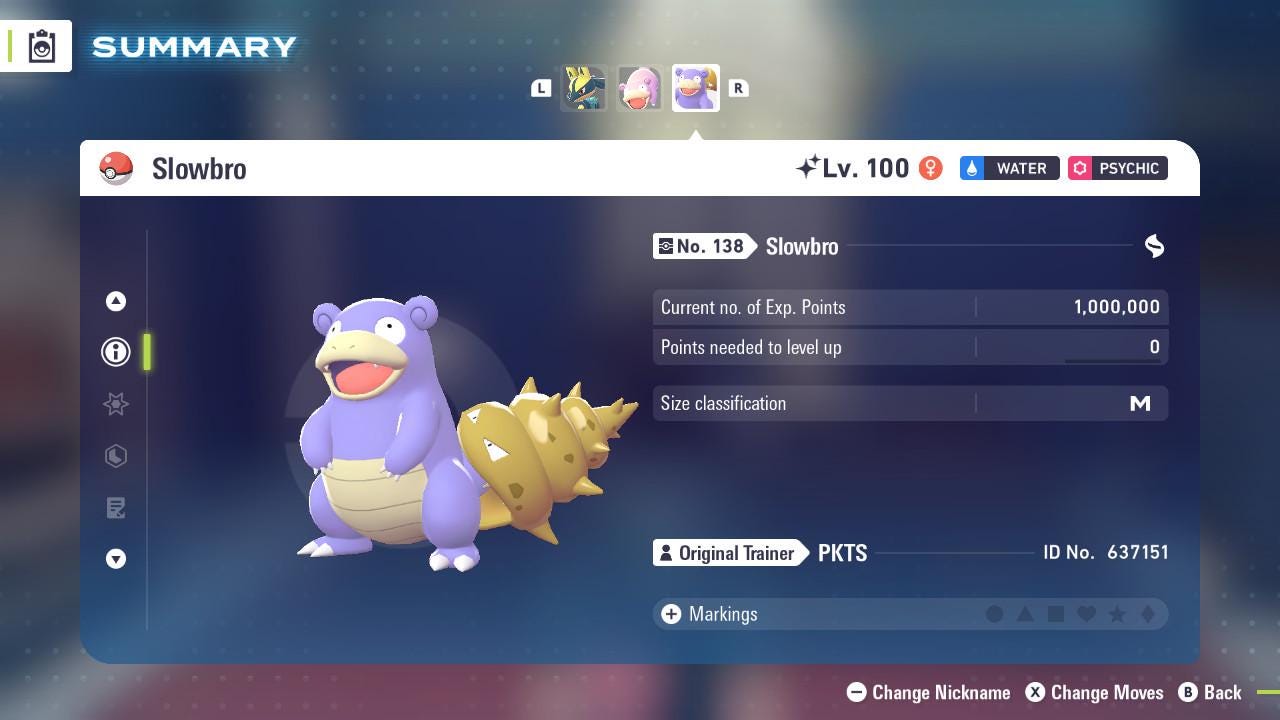Click the Tera jewel icon in the sidebar
The image size is (1280, 720).
pyautogui.click(x=116, y=456)
